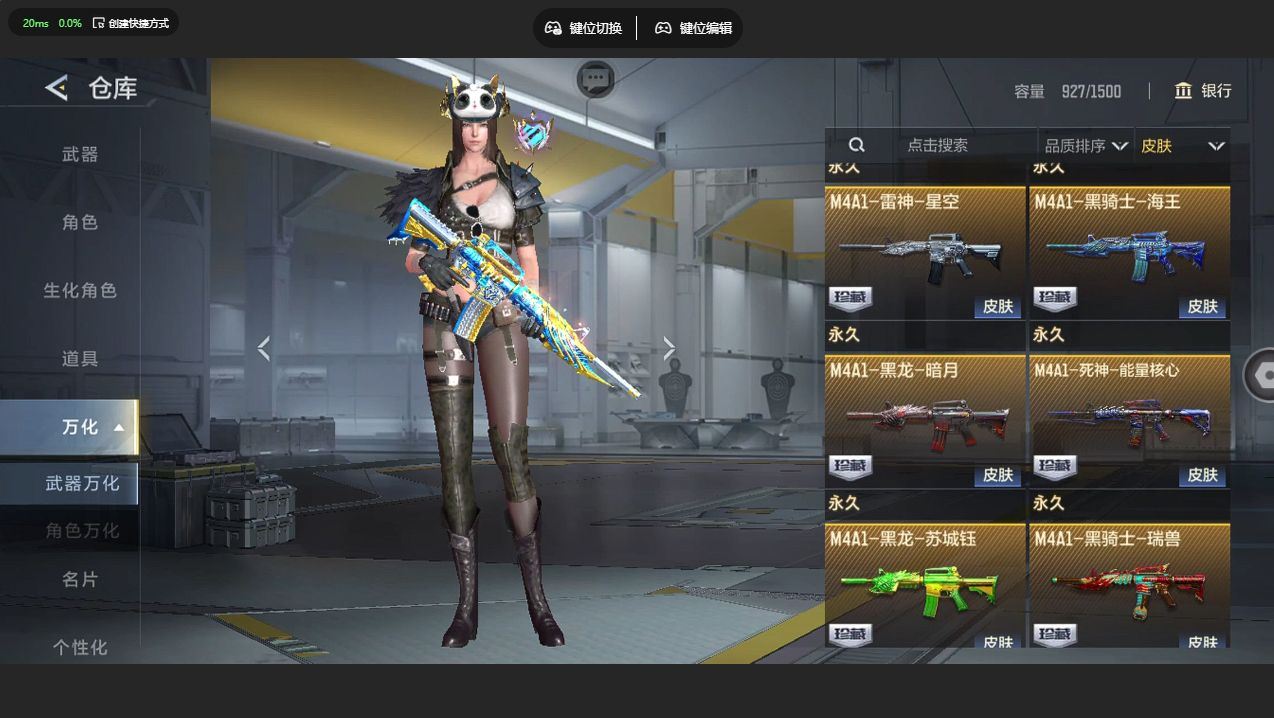Switch to the 角色万化 sub-tab
The width and height of the screenshot is (1274, 718).
pos(82,530)
